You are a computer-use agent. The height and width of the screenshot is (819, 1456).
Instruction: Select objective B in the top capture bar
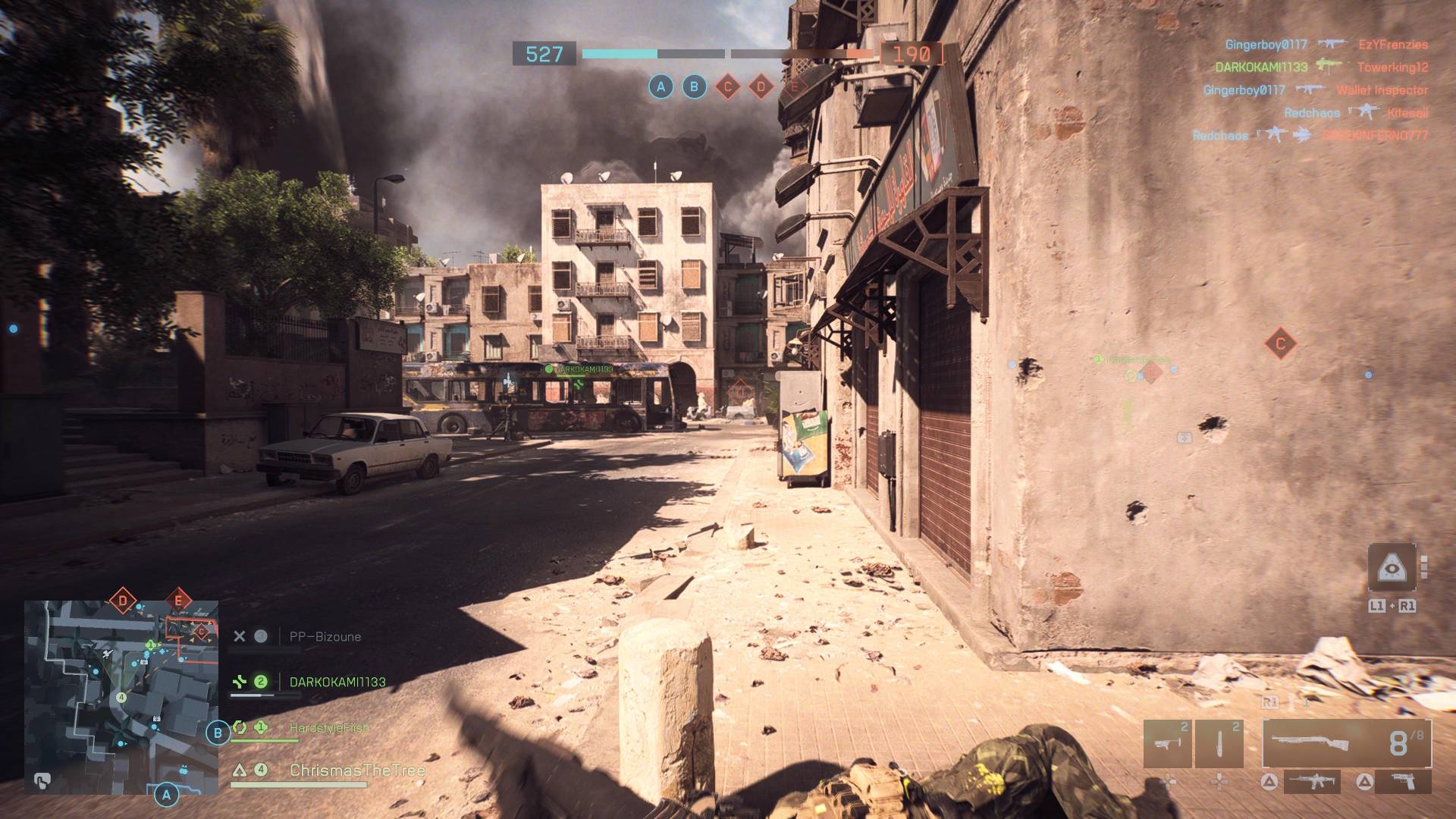694,87
